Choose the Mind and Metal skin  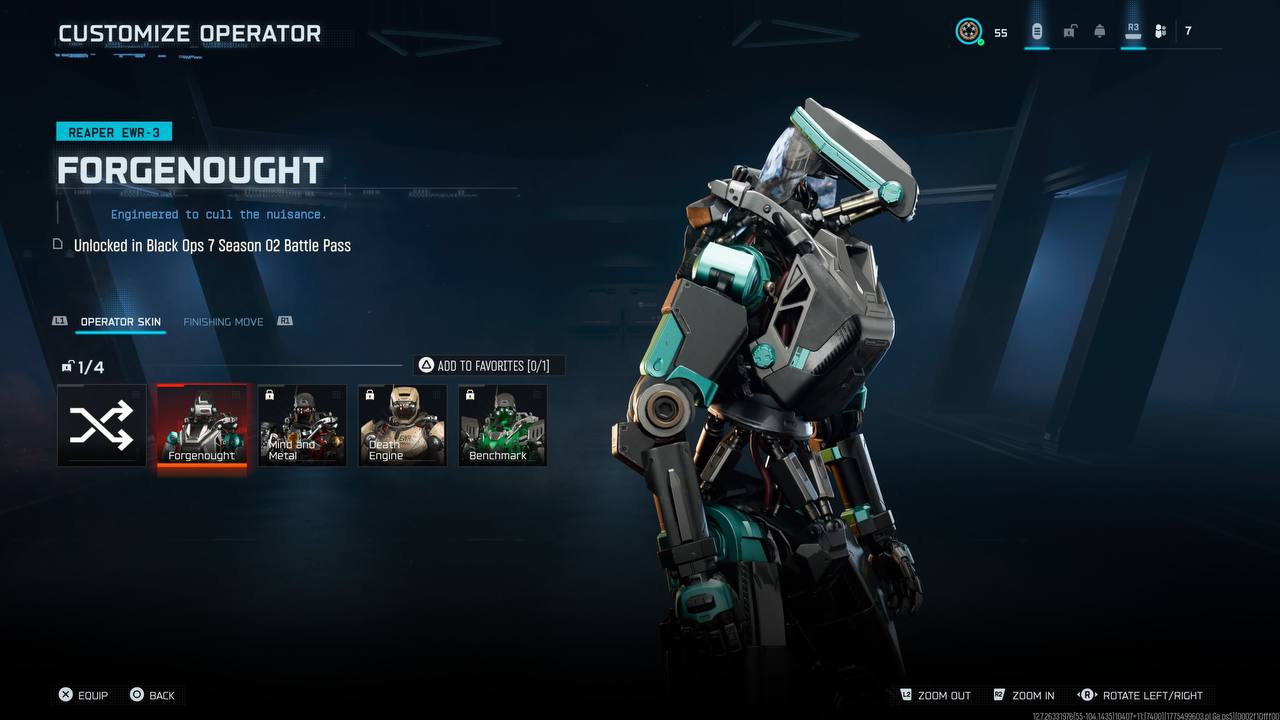point(301,425)
